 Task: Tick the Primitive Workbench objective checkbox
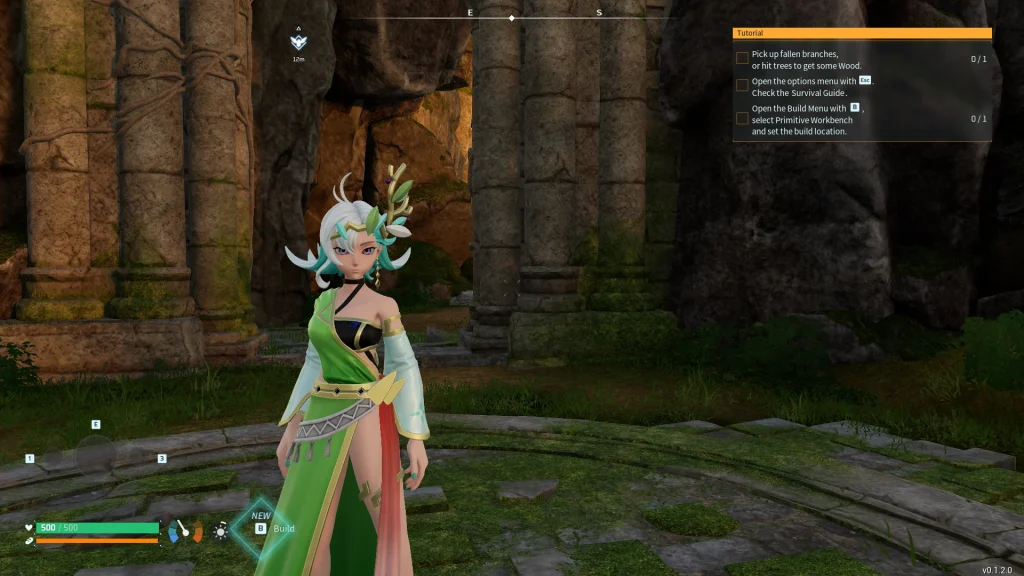point(742,119)
